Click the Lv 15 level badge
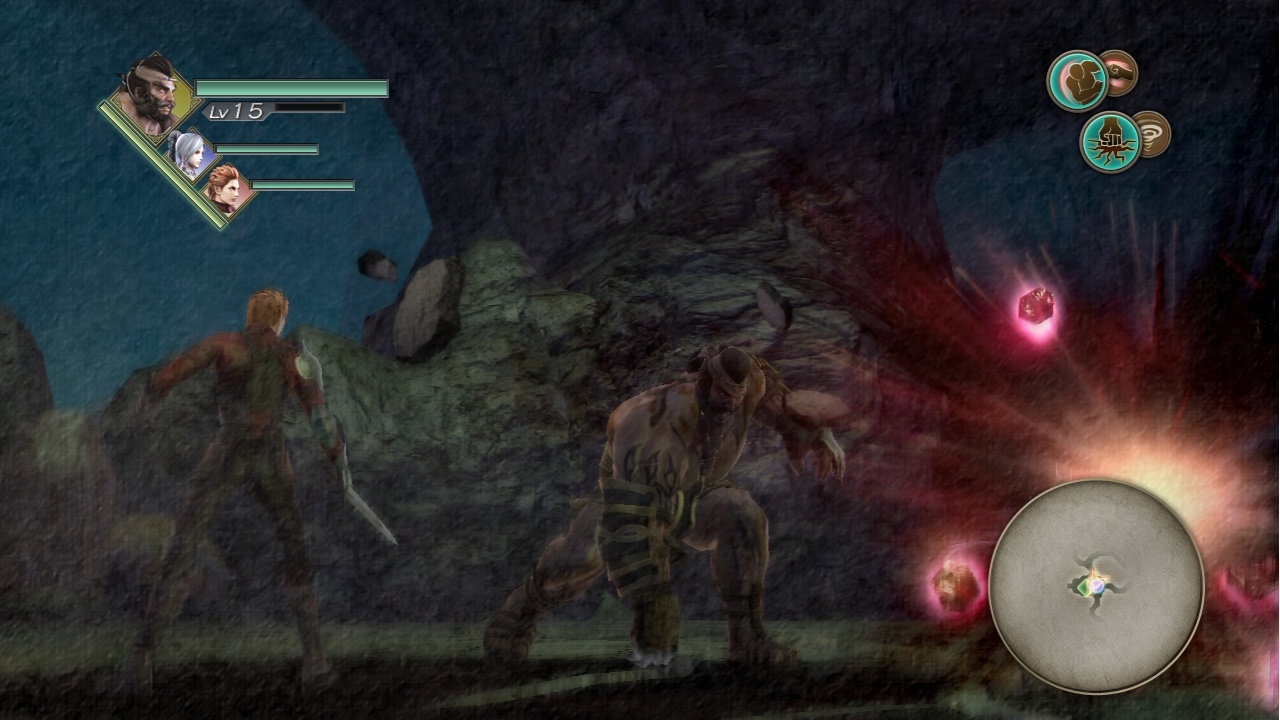 (x=234, y=113)
